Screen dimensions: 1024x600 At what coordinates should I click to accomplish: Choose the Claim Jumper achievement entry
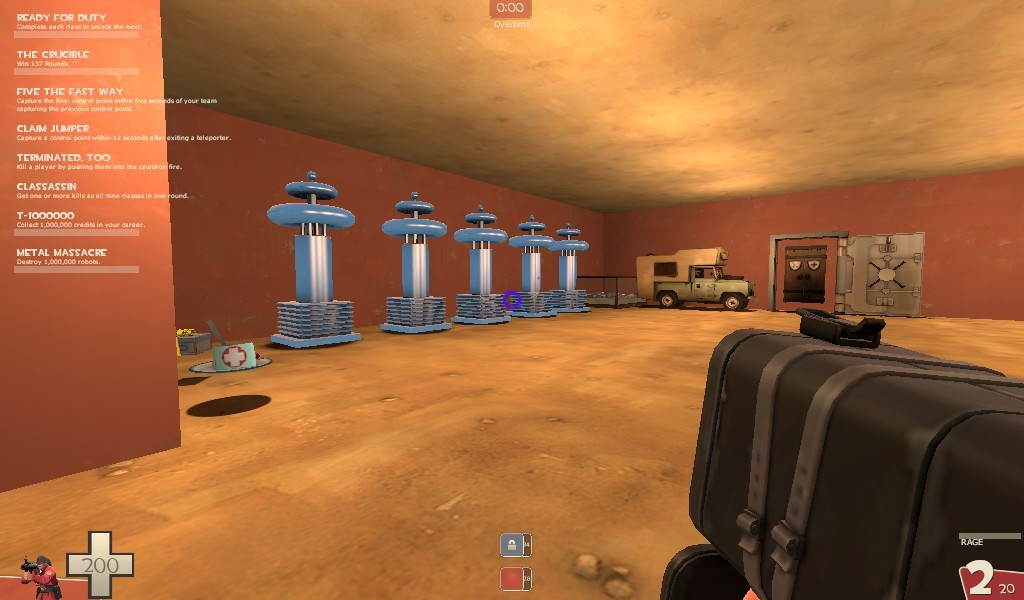pos(53,129)
